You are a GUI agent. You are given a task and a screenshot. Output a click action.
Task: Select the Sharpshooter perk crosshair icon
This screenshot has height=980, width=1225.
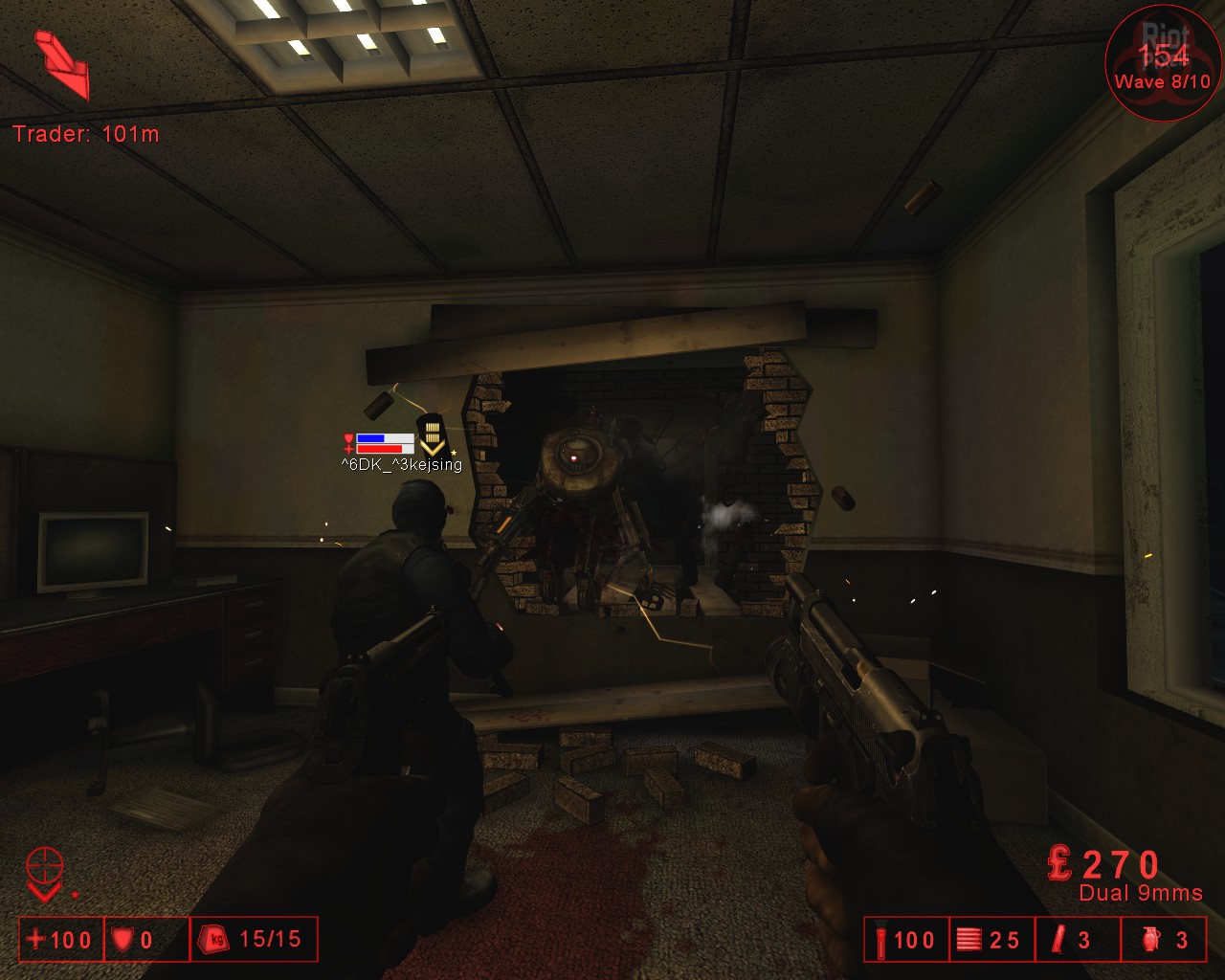point(45,866)
